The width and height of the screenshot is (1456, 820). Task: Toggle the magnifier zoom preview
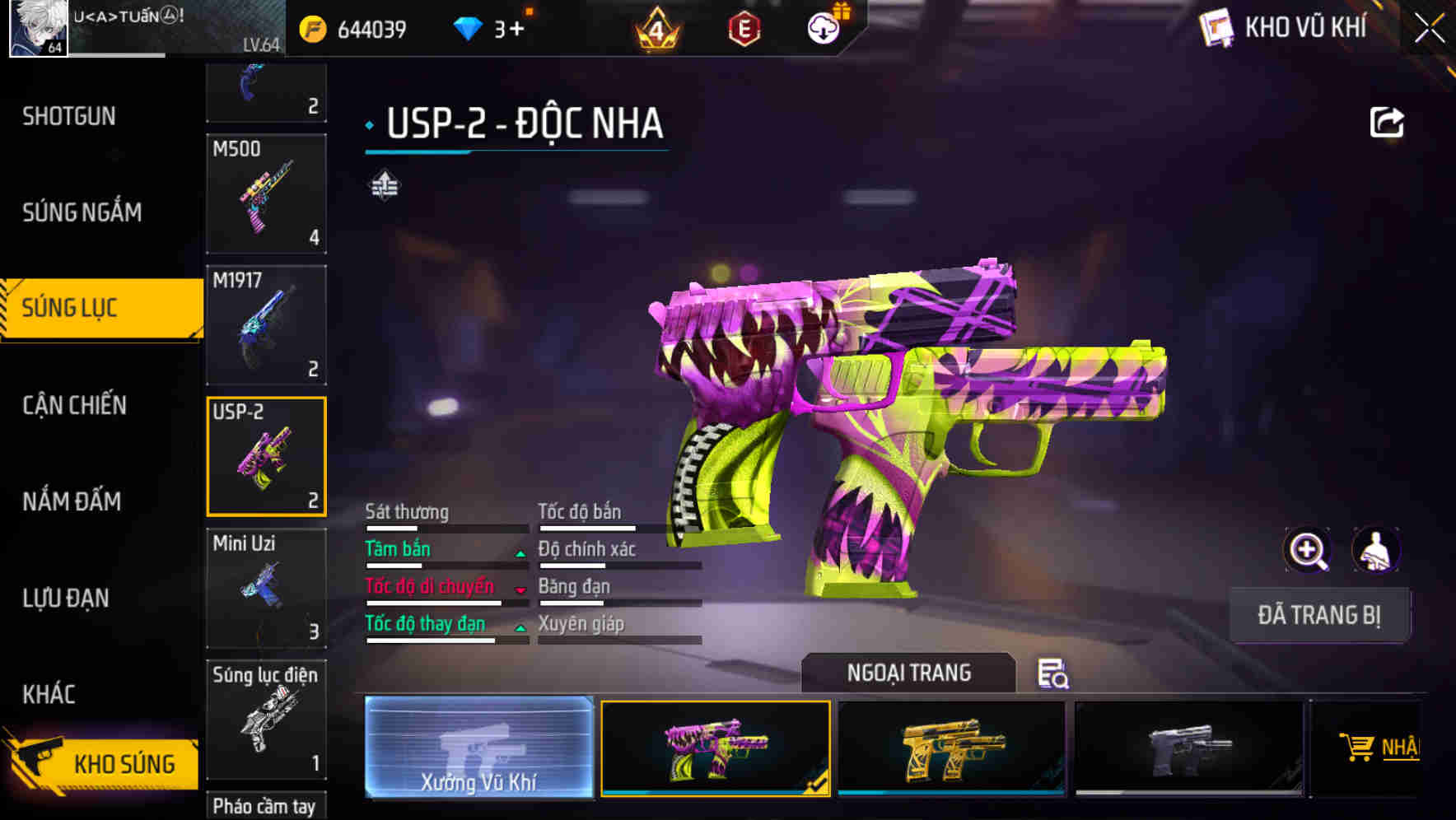coord(1306,549)
